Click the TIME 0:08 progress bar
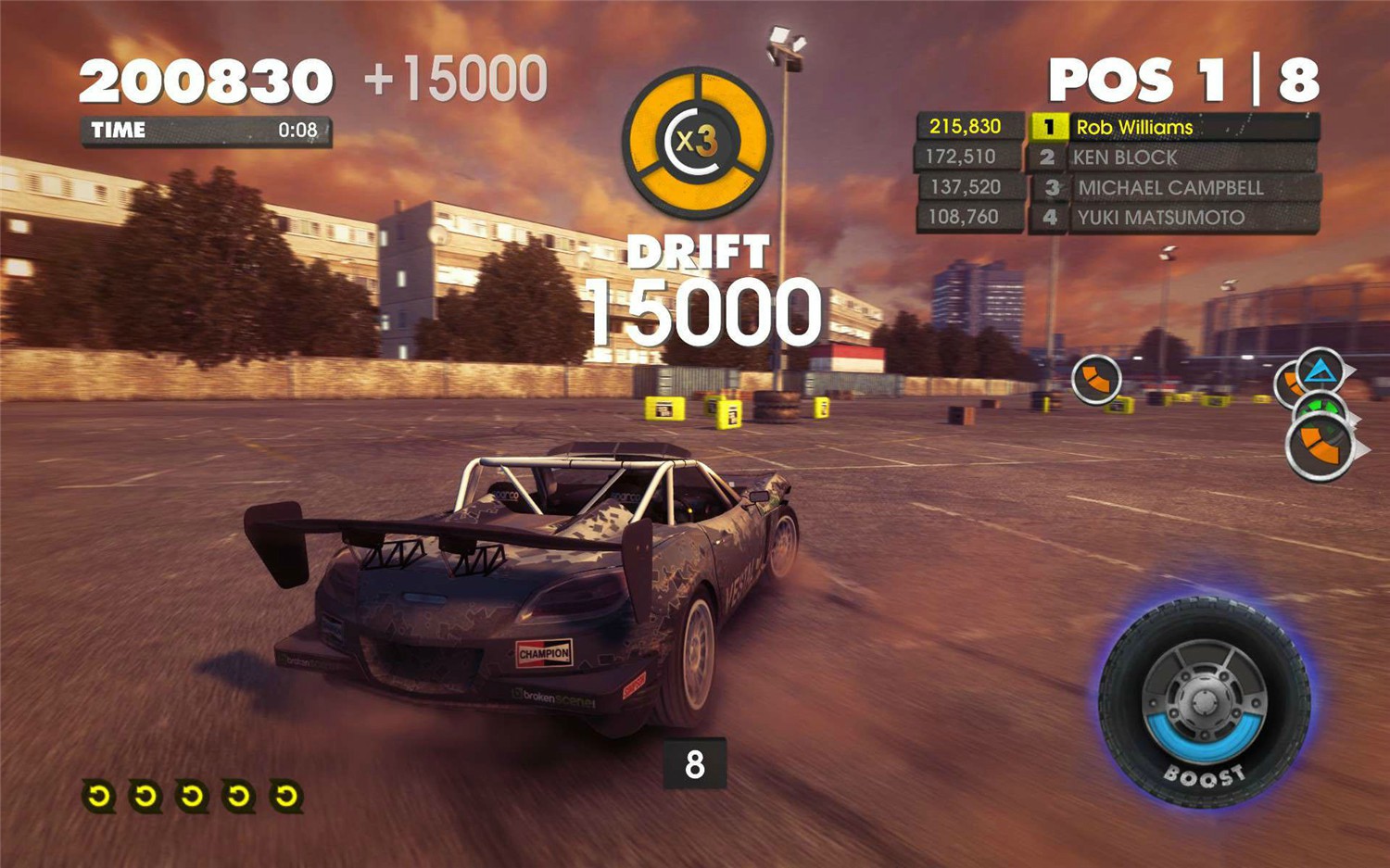This screenshot has width=1390, height=868. pos(208,131)
